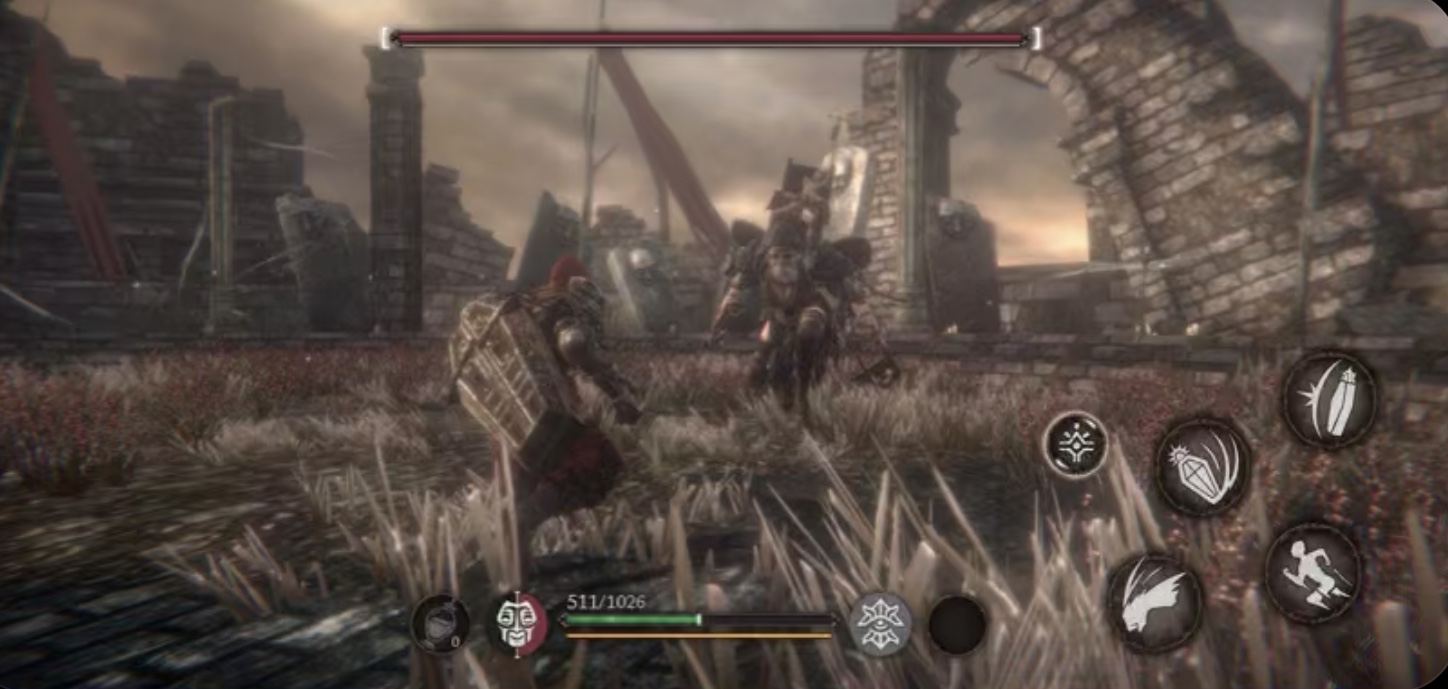1448x689 pixels.
Task: Trigger the beast head claw attack
Action: (1155, 603)
